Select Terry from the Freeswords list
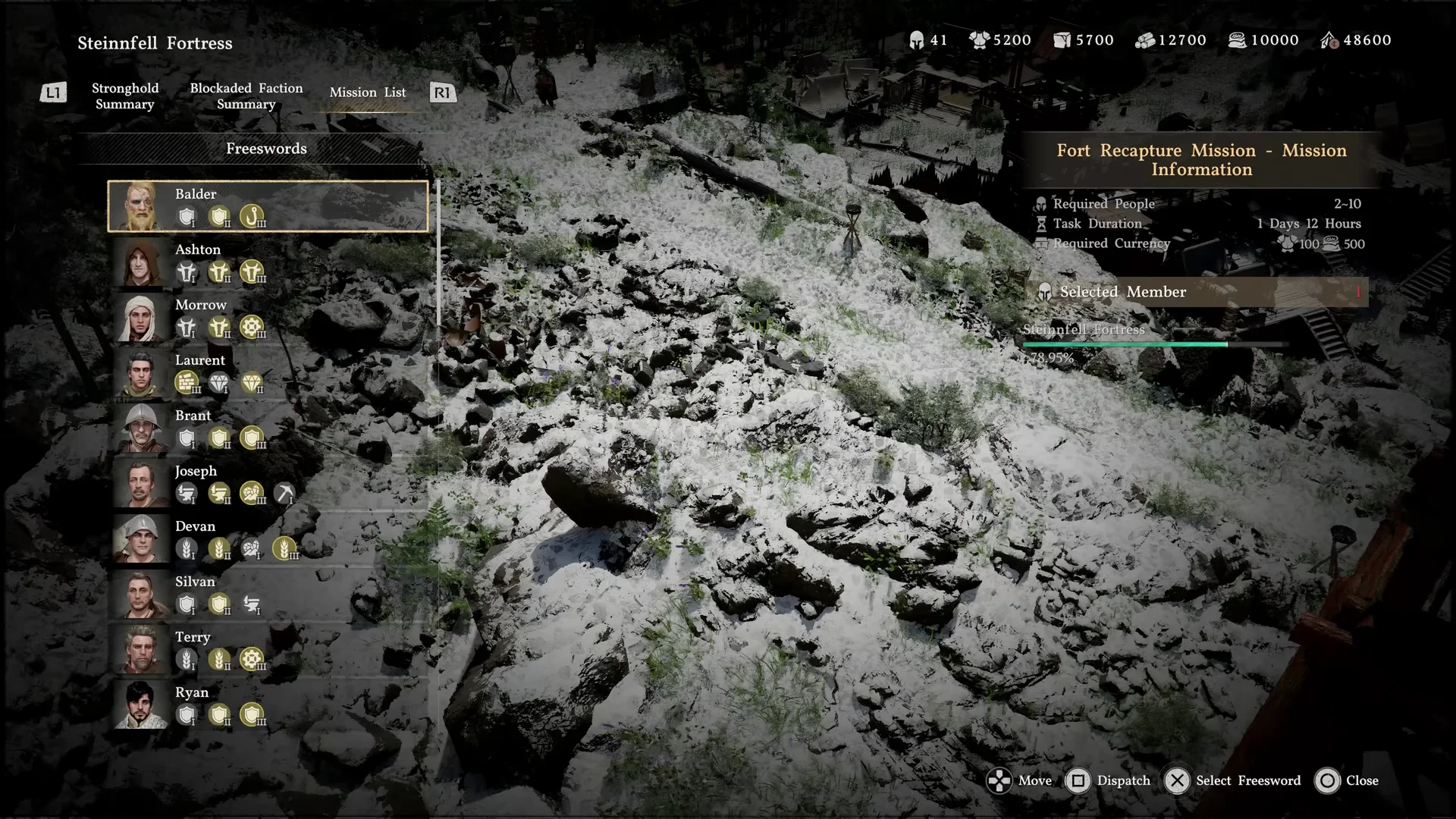1456x819 pixels. click(268, 649)
